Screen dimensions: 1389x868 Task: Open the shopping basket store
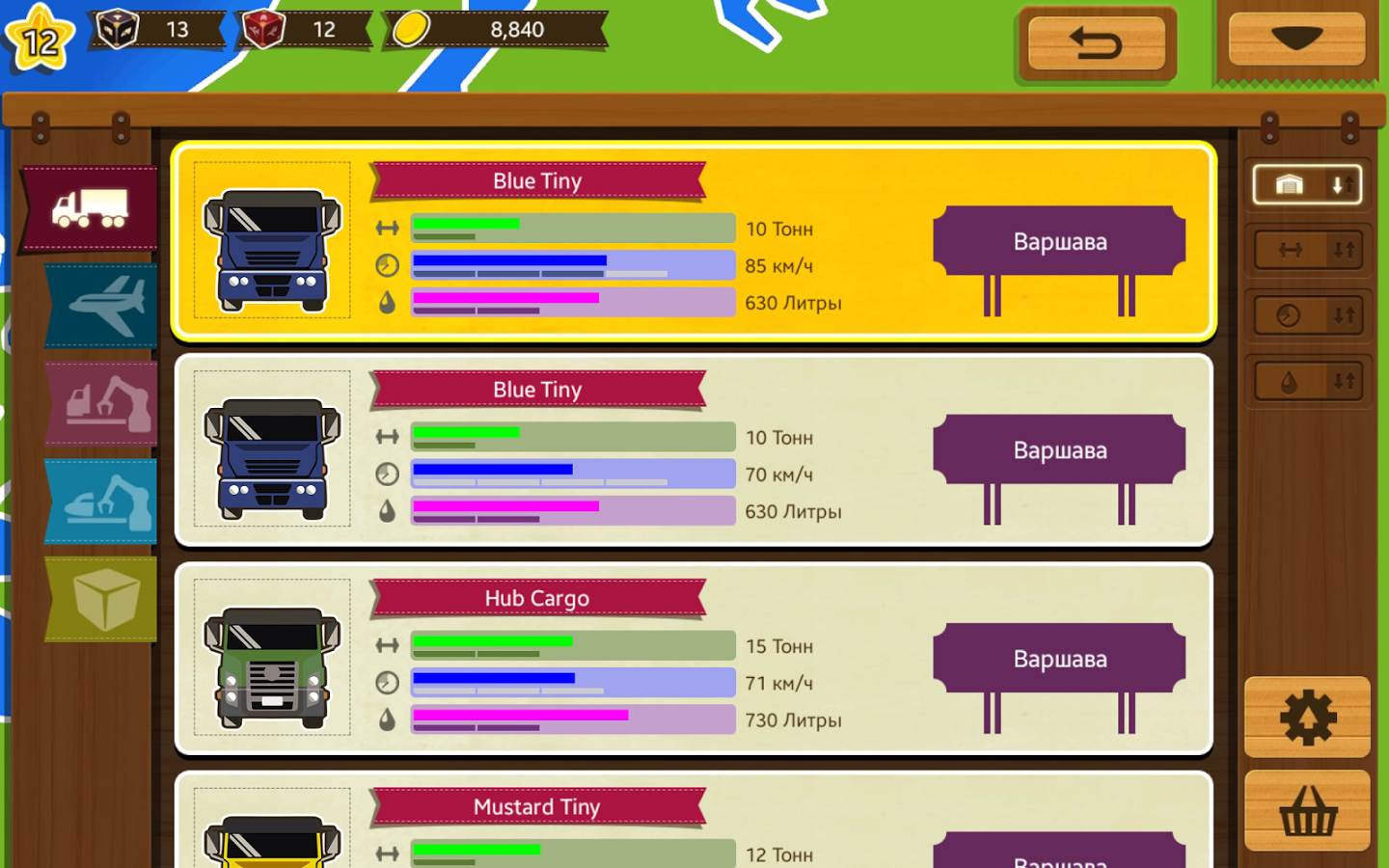click(x=1307, y=811)
